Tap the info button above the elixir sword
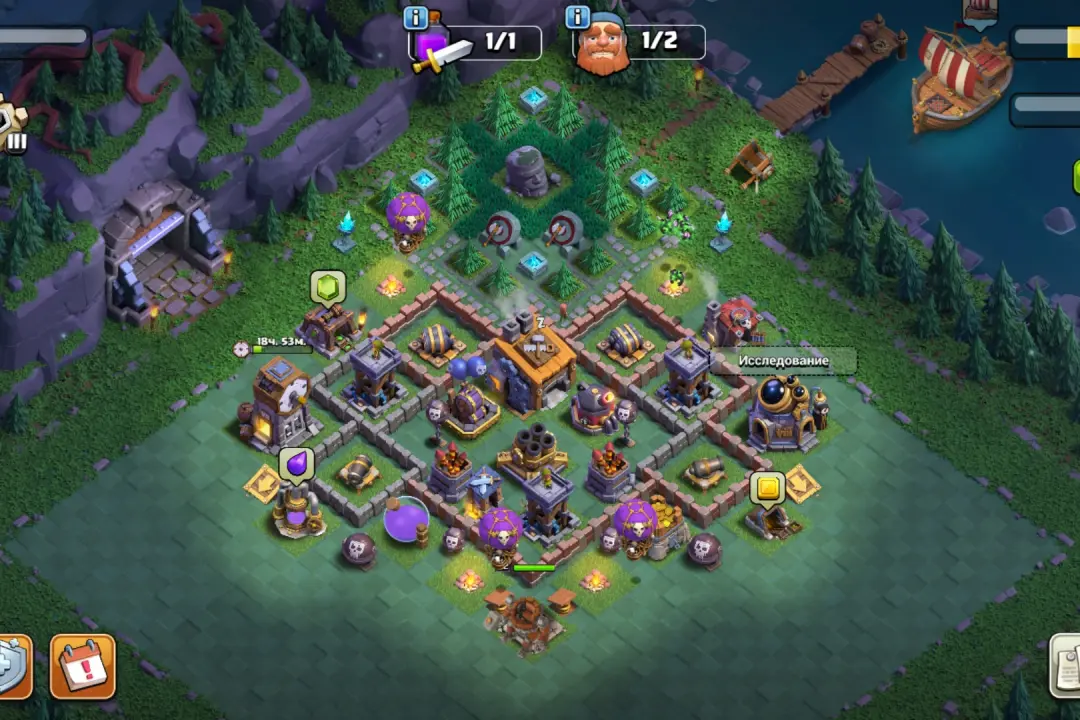Viewport: 1080px width, 720px height. pyautogui.click(x=415, y=18)
